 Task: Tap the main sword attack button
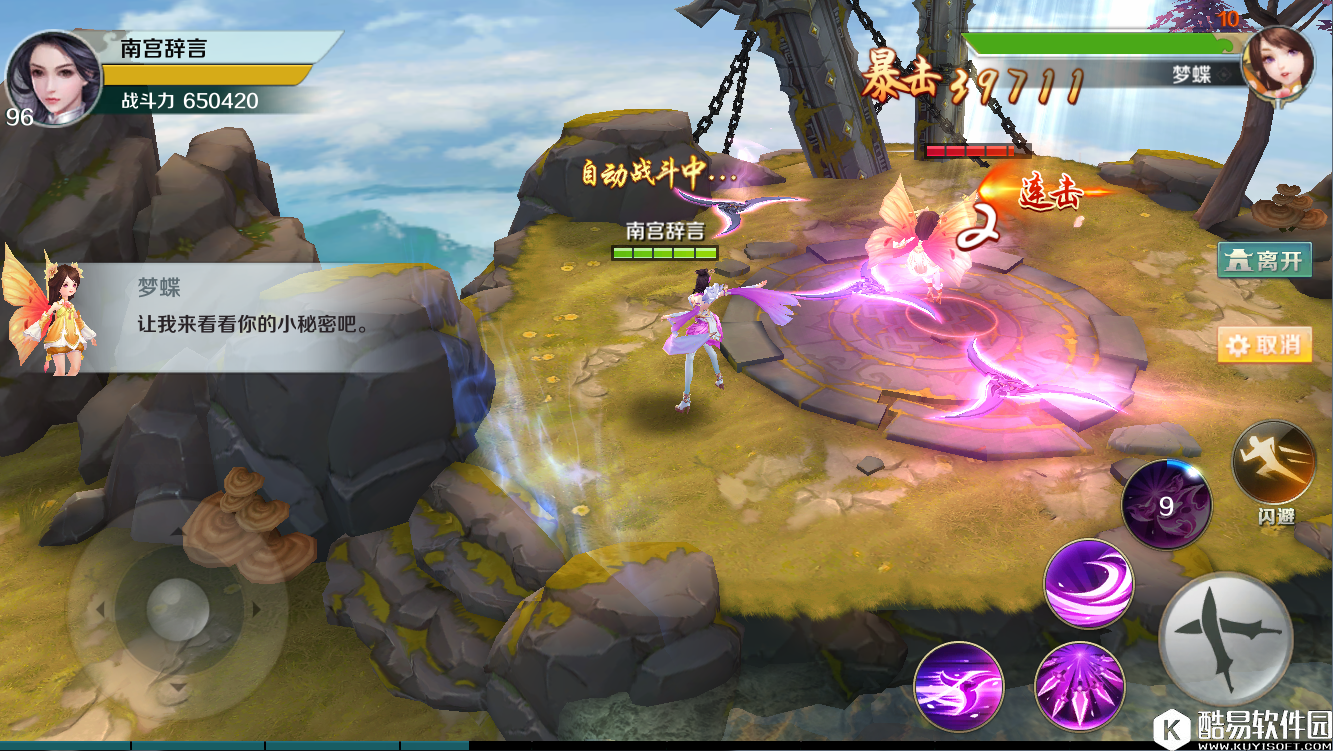pos(1225,638)
